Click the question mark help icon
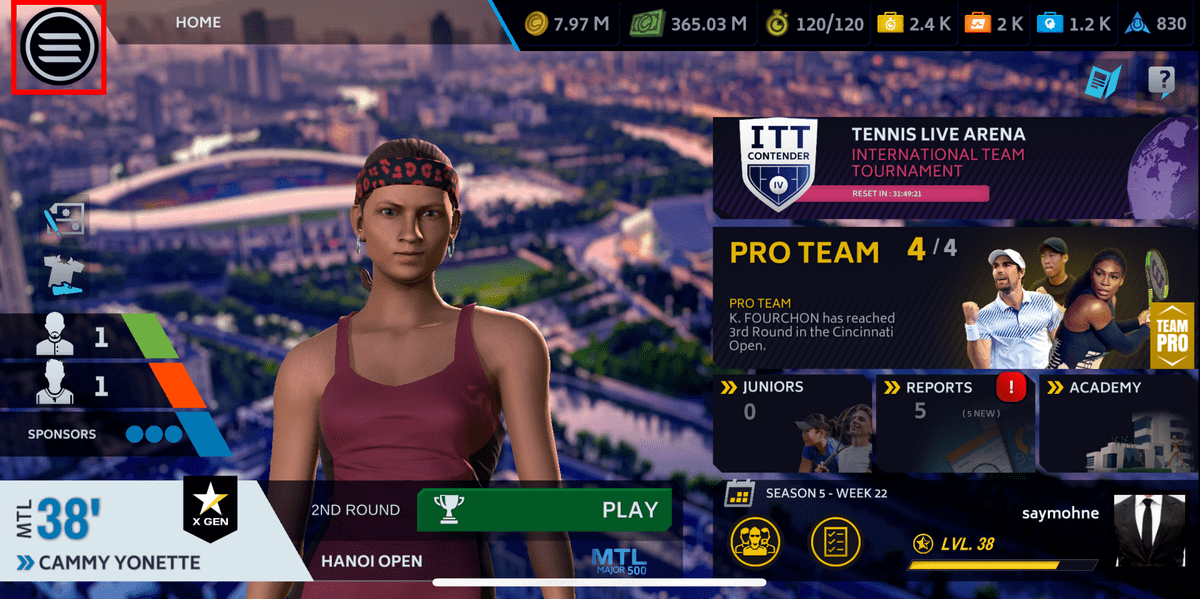1200x599 pixels. [1161, 82]
